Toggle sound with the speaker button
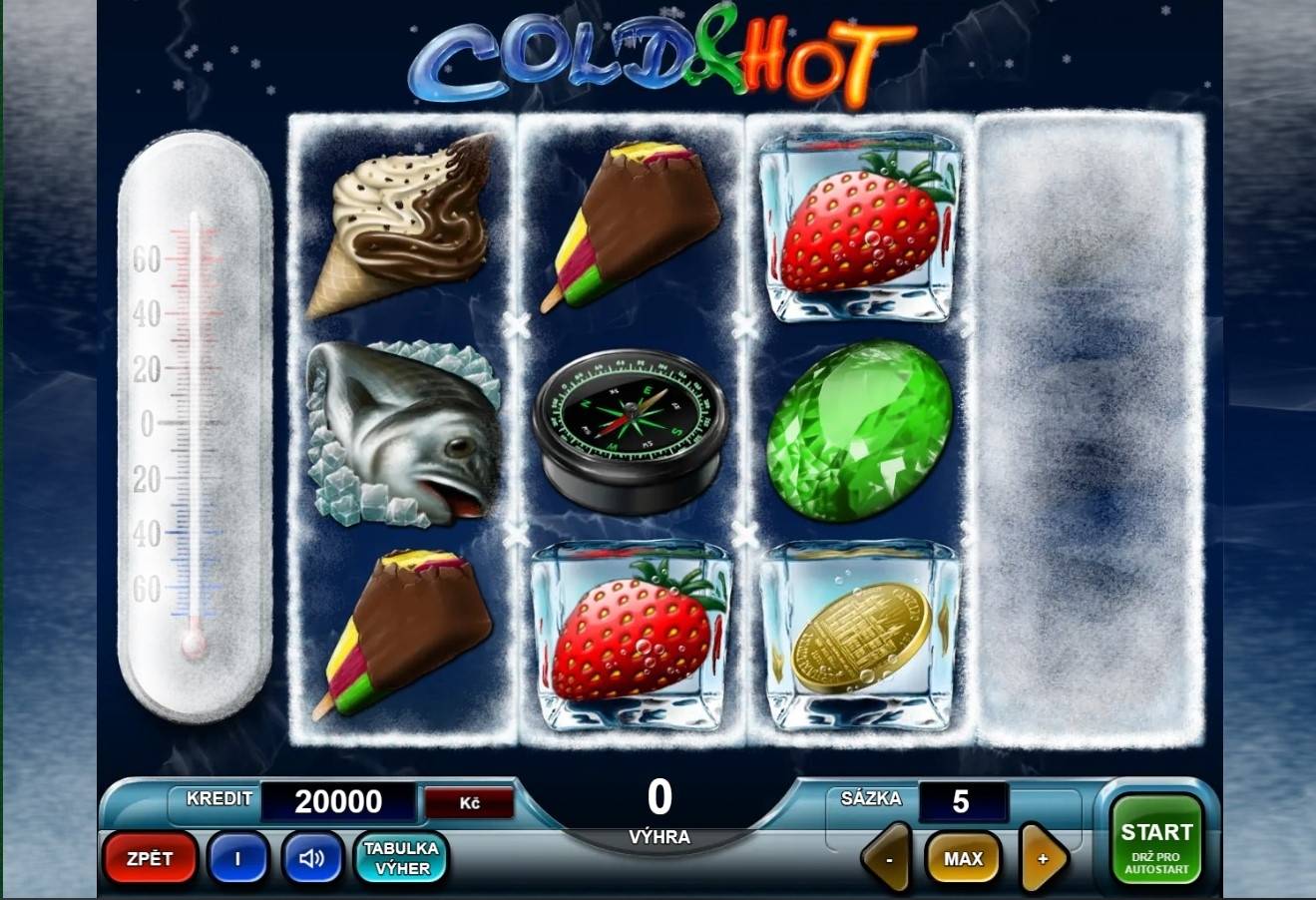Screen dimensions: 1316x900 coord(312,858)
